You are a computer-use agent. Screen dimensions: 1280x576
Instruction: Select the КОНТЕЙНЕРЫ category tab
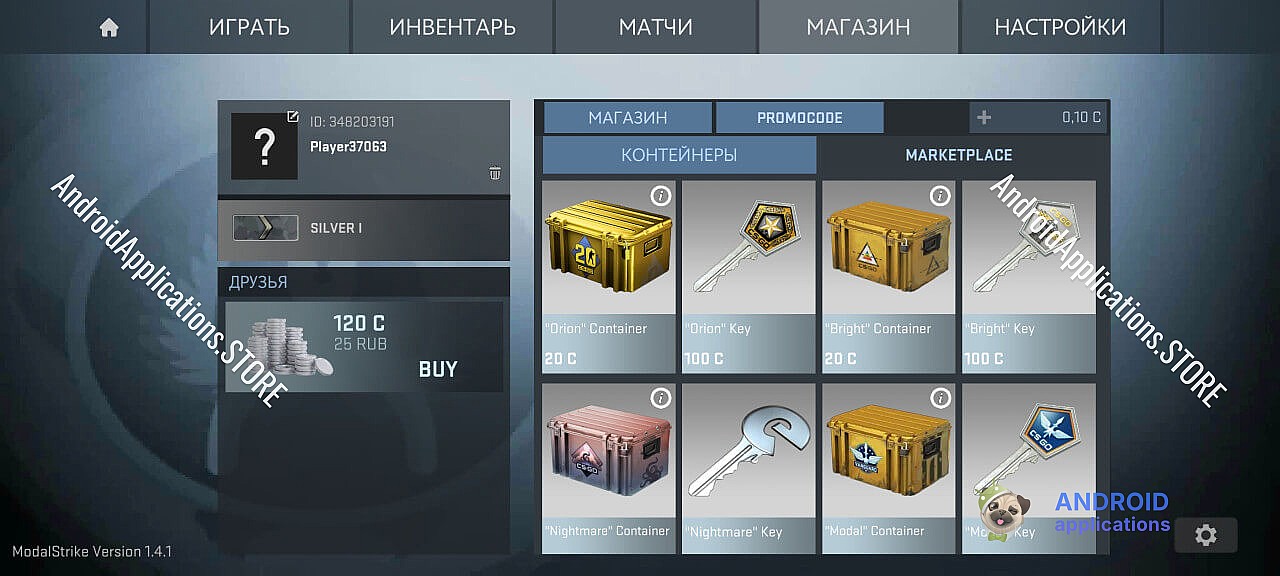(x=679, y=155)
